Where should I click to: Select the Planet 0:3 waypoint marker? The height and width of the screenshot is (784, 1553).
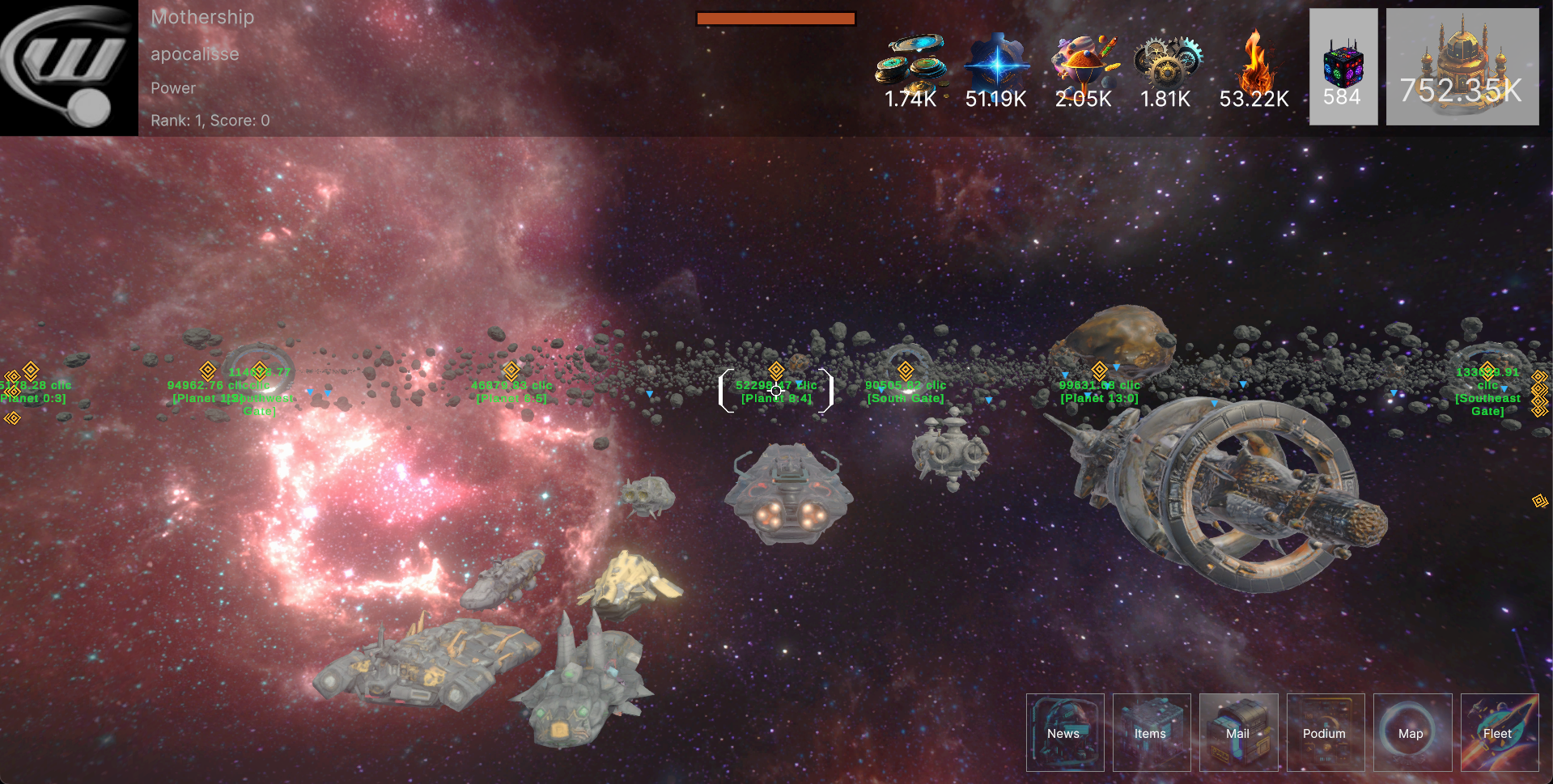tap(31, 371)
